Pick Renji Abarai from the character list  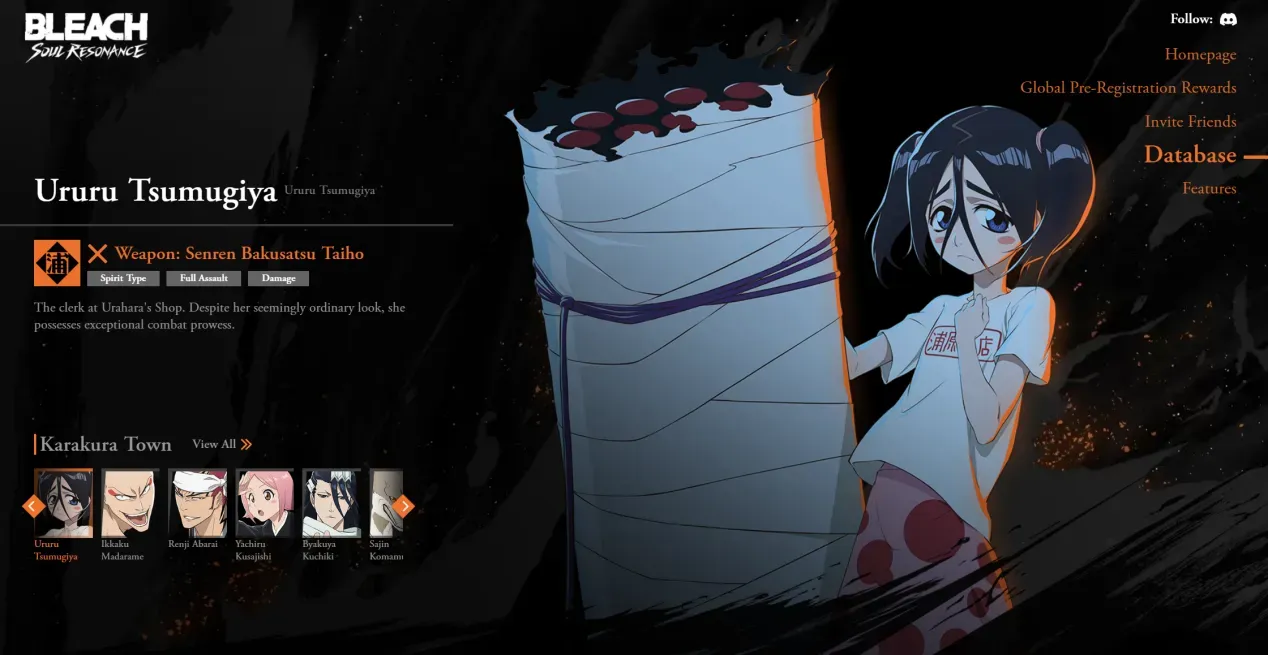click(x=197, y=503)
